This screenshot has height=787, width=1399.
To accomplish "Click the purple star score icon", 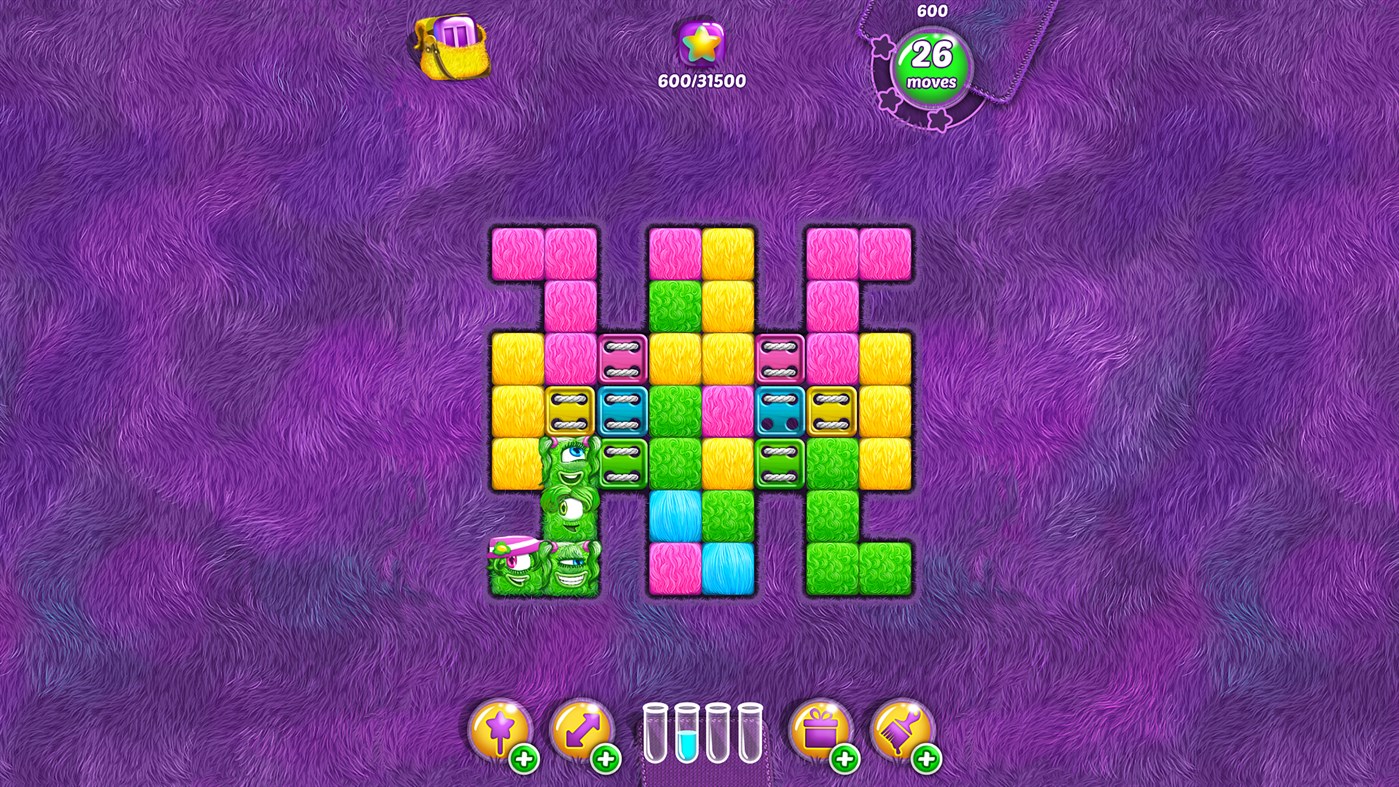I will pos(700,42).
